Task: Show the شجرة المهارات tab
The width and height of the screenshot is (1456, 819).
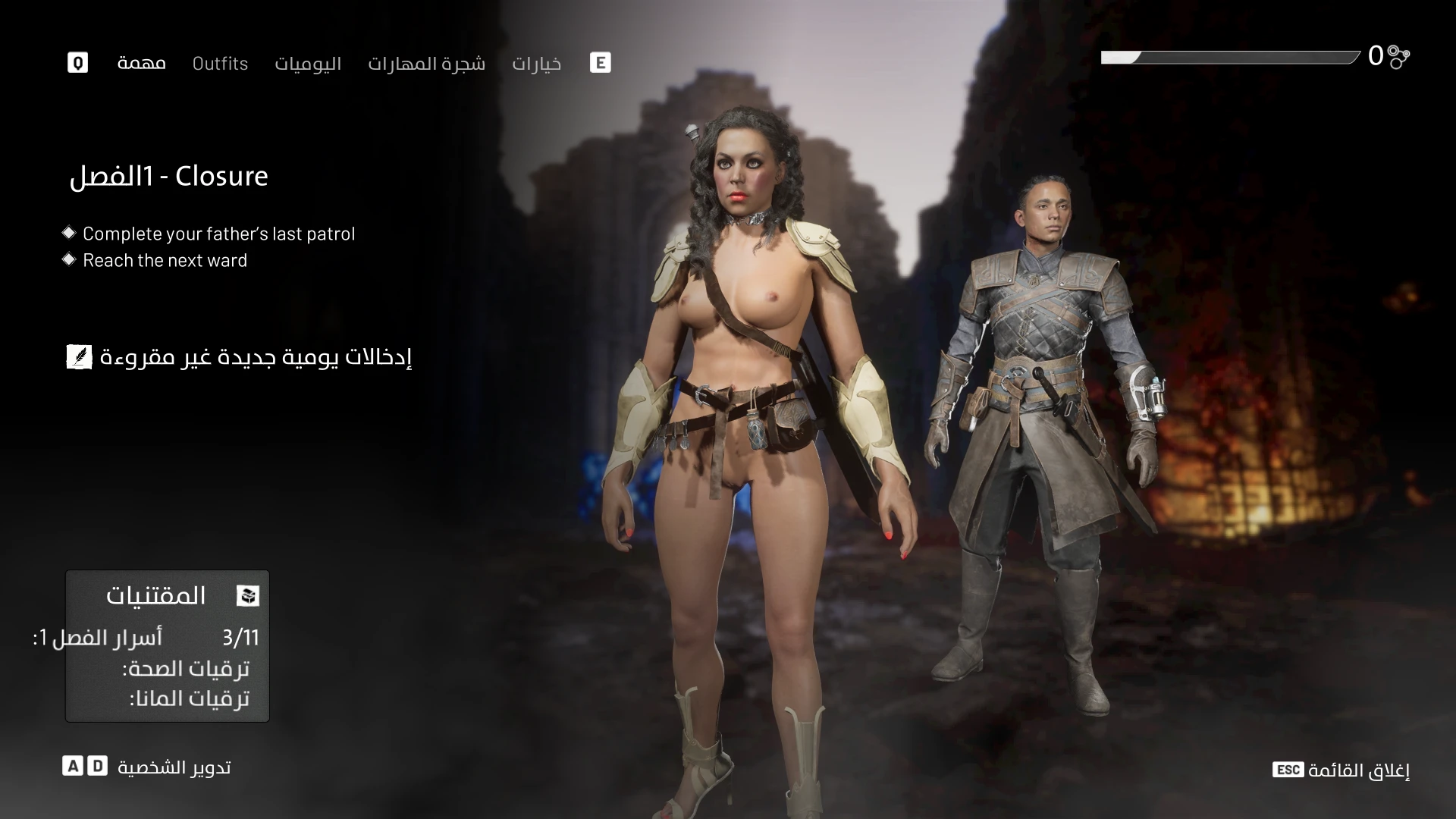Action: coord(426,63)
